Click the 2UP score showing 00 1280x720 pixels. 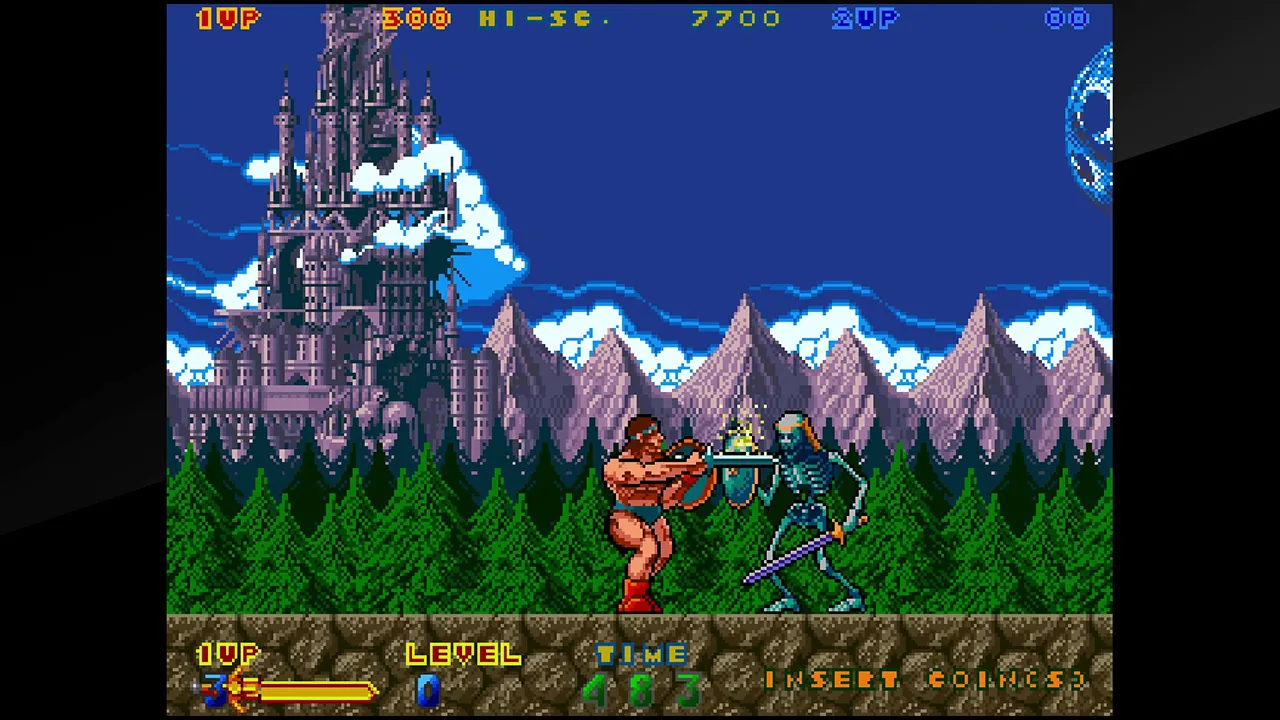[1067, 19]
